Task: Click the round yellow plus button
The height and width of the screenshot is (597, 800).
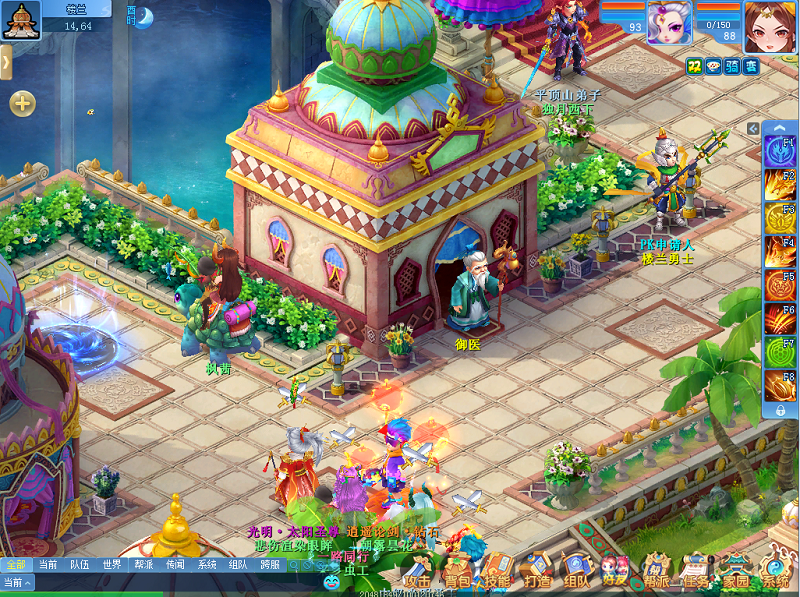Action: [x=22, y=103]
